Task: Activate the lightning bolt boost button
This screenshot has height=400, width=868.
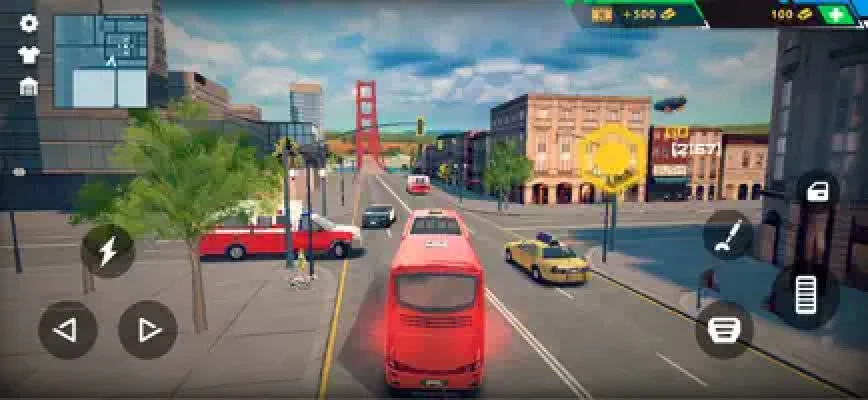Action: pyautogui.click(x=108, y=251)
